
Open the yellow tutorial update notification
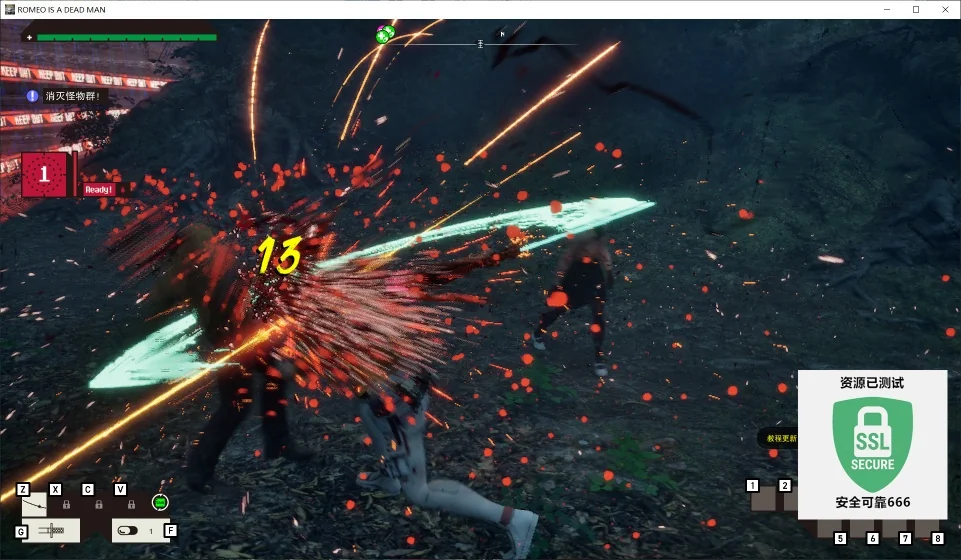pyautogui.click(x=778, y=438)
